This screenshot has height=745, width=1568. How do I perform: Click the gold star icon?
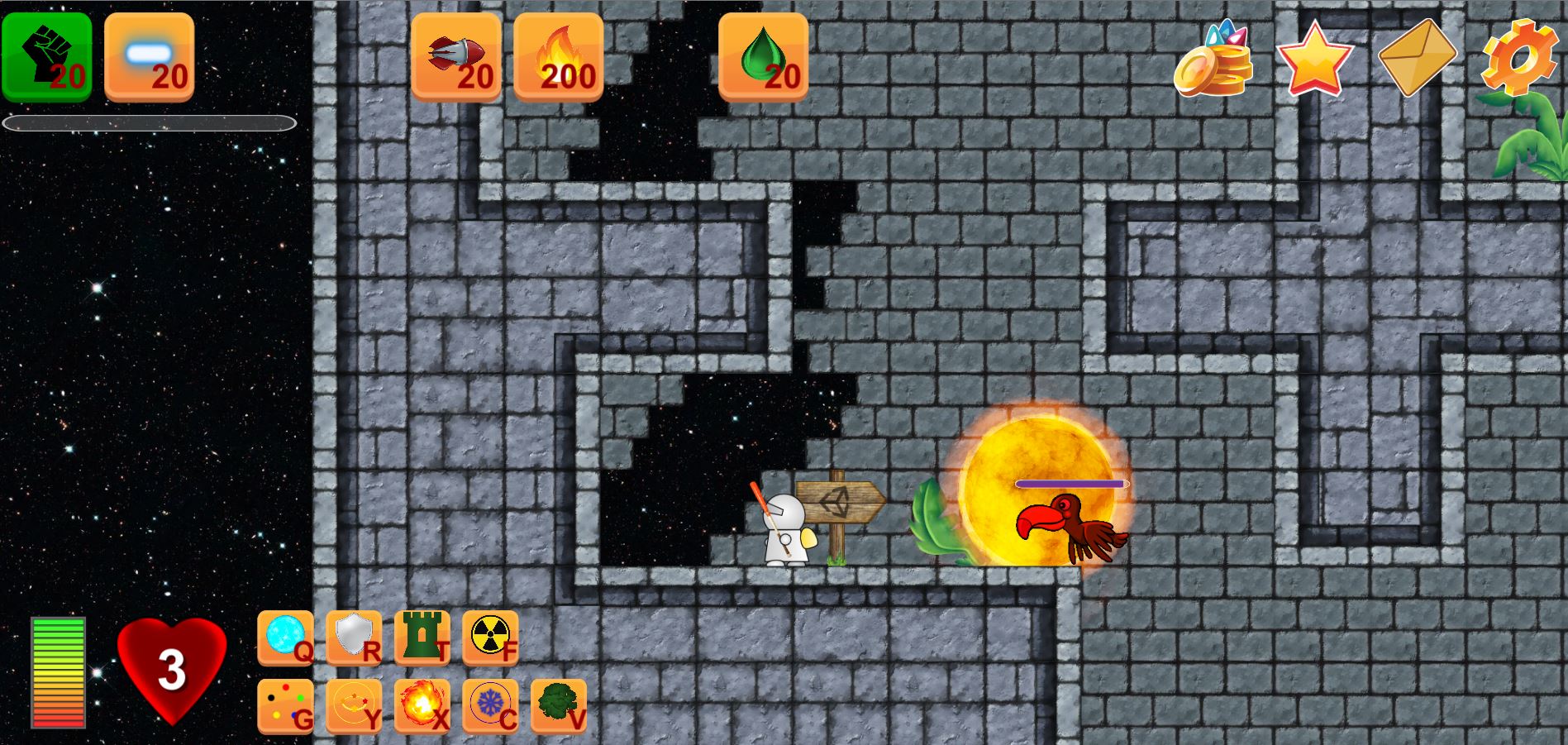pos(1314,60)
